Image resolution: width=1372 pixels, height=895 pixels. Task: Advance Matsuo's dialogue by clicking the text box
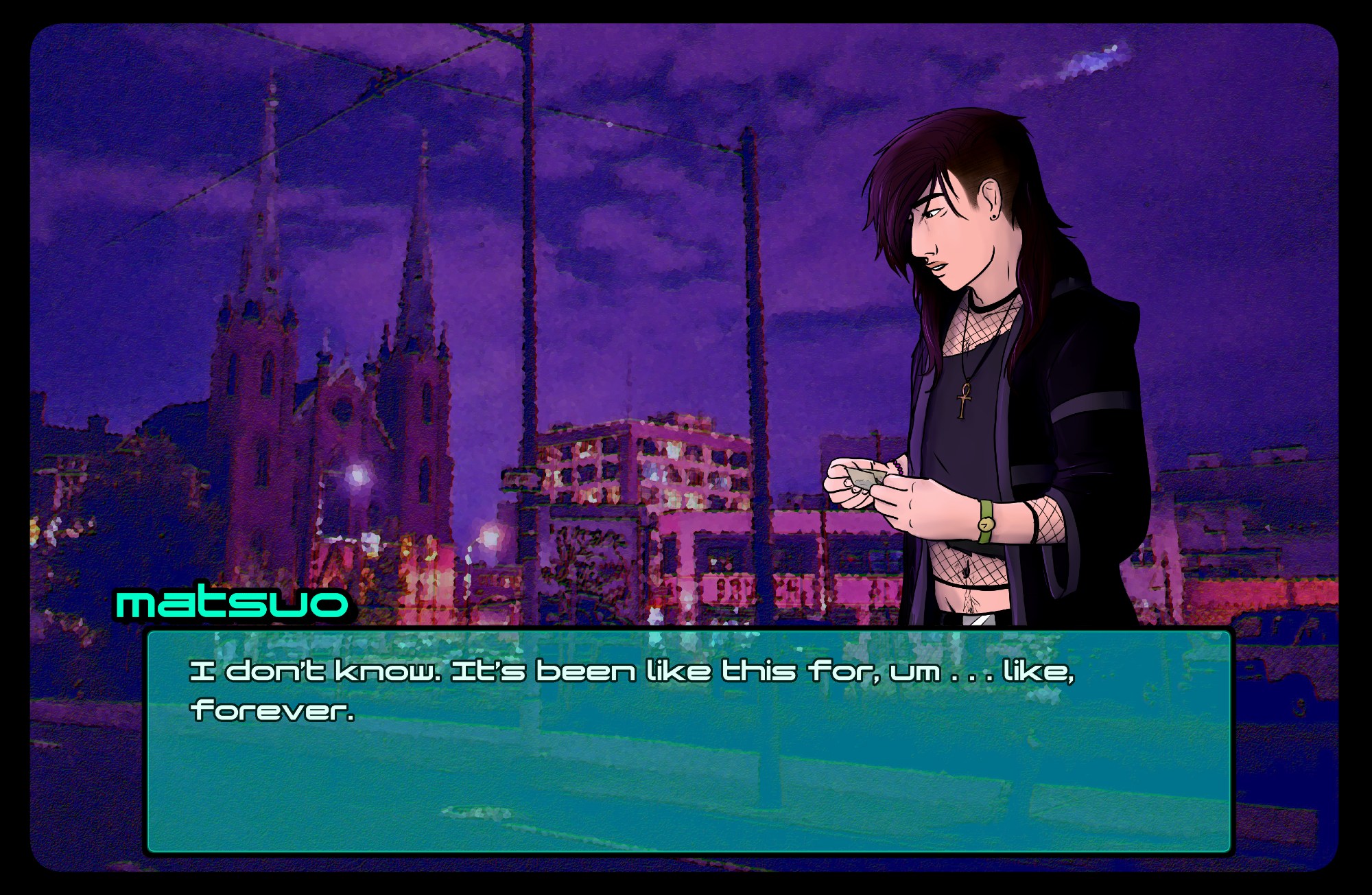(689, 741)
